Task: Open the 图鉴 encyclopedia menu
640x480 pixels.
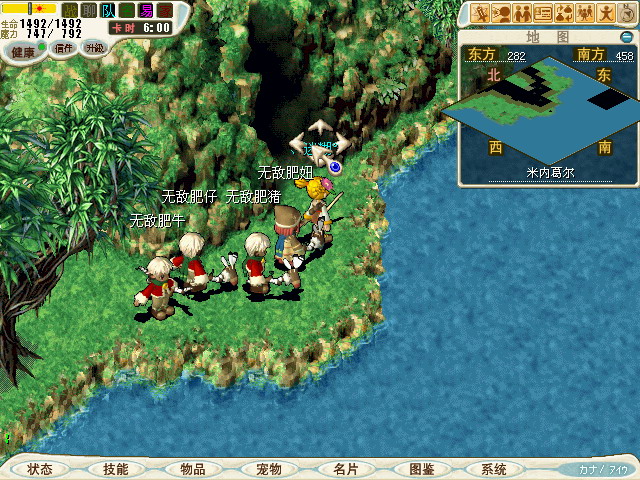Action: [421, 469]
